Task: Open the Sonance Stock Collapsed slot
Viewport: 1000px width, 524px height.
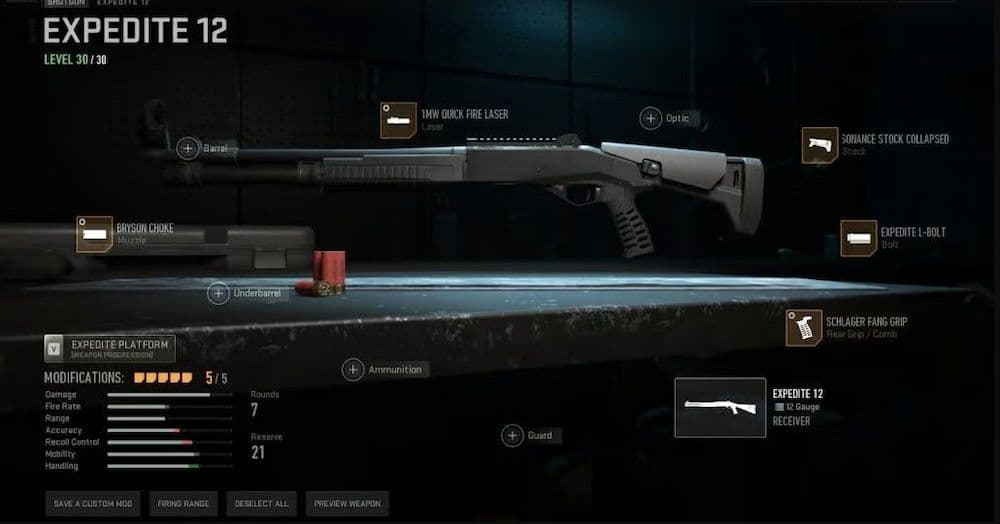Action: [820, 145]
